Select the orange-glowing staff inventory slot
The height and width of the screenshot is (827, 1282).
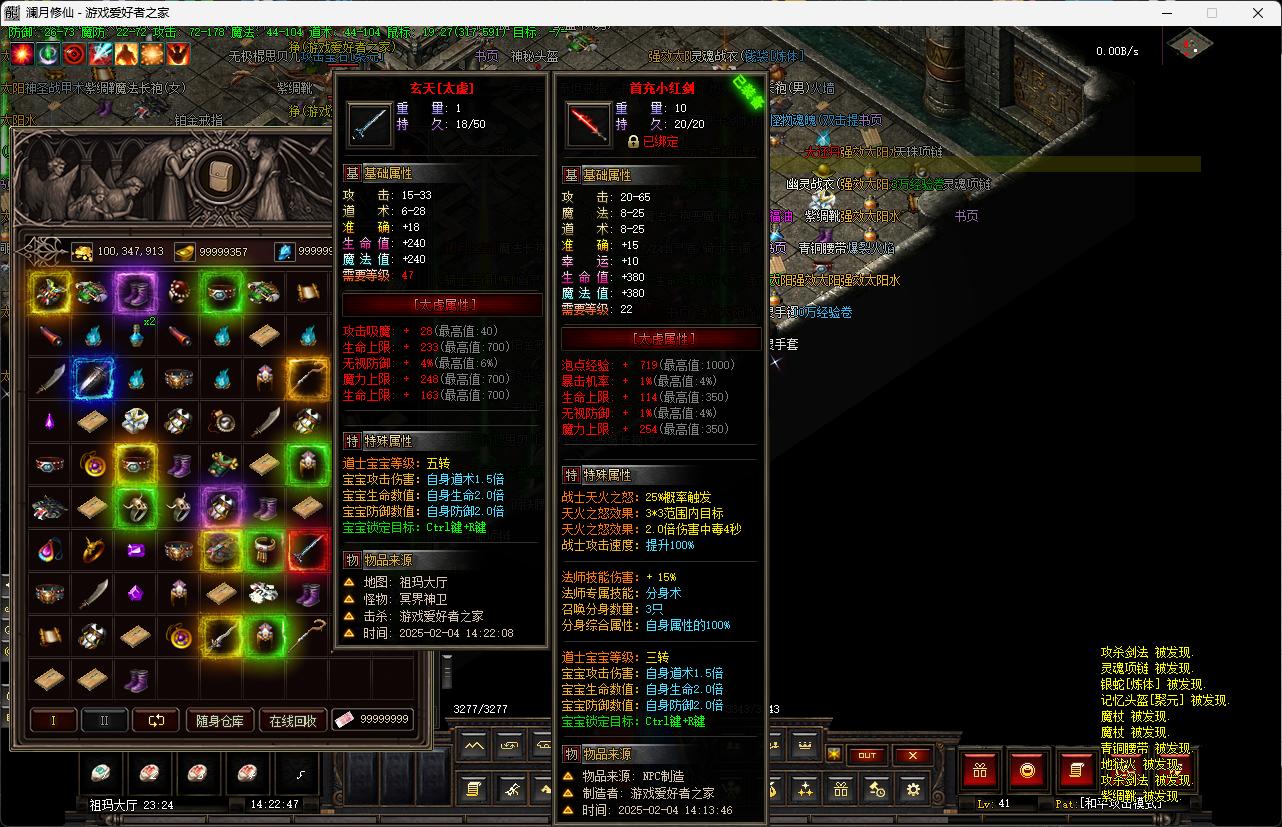point(307,378)
